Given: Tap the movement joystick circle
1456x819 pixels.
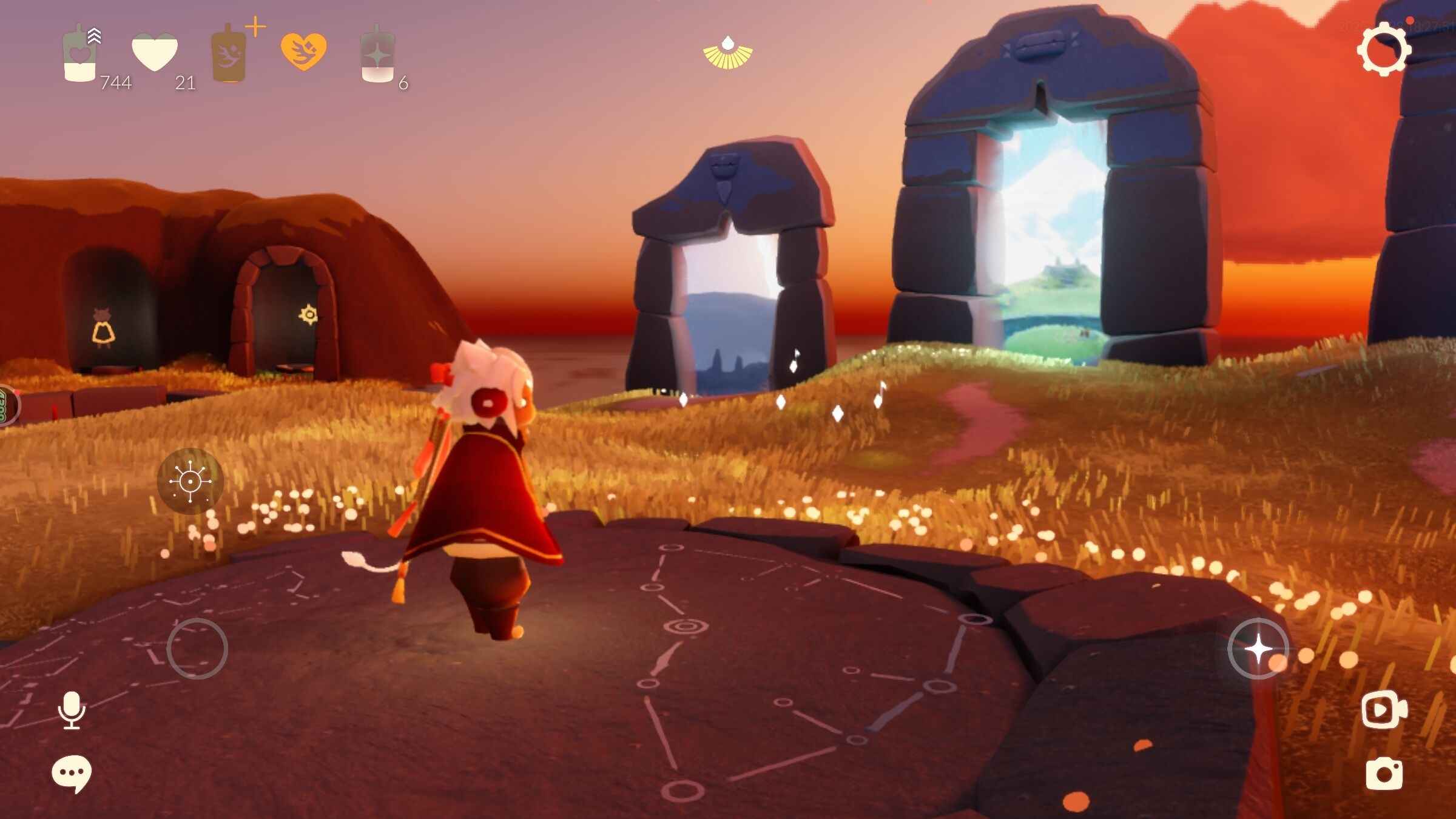Looking at the screenshot, I should [x=197, y=649].
